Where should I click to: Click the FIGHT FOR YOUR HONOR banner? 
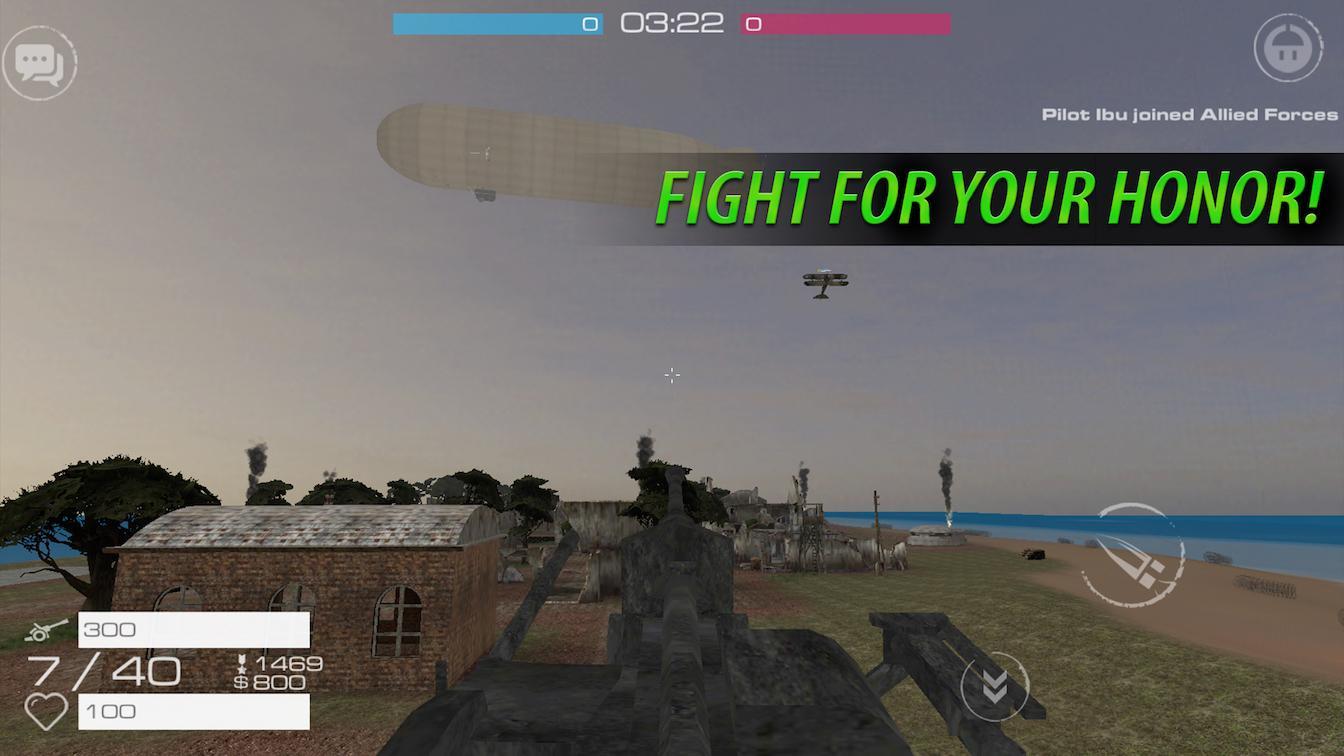click(x=990, y=197)
